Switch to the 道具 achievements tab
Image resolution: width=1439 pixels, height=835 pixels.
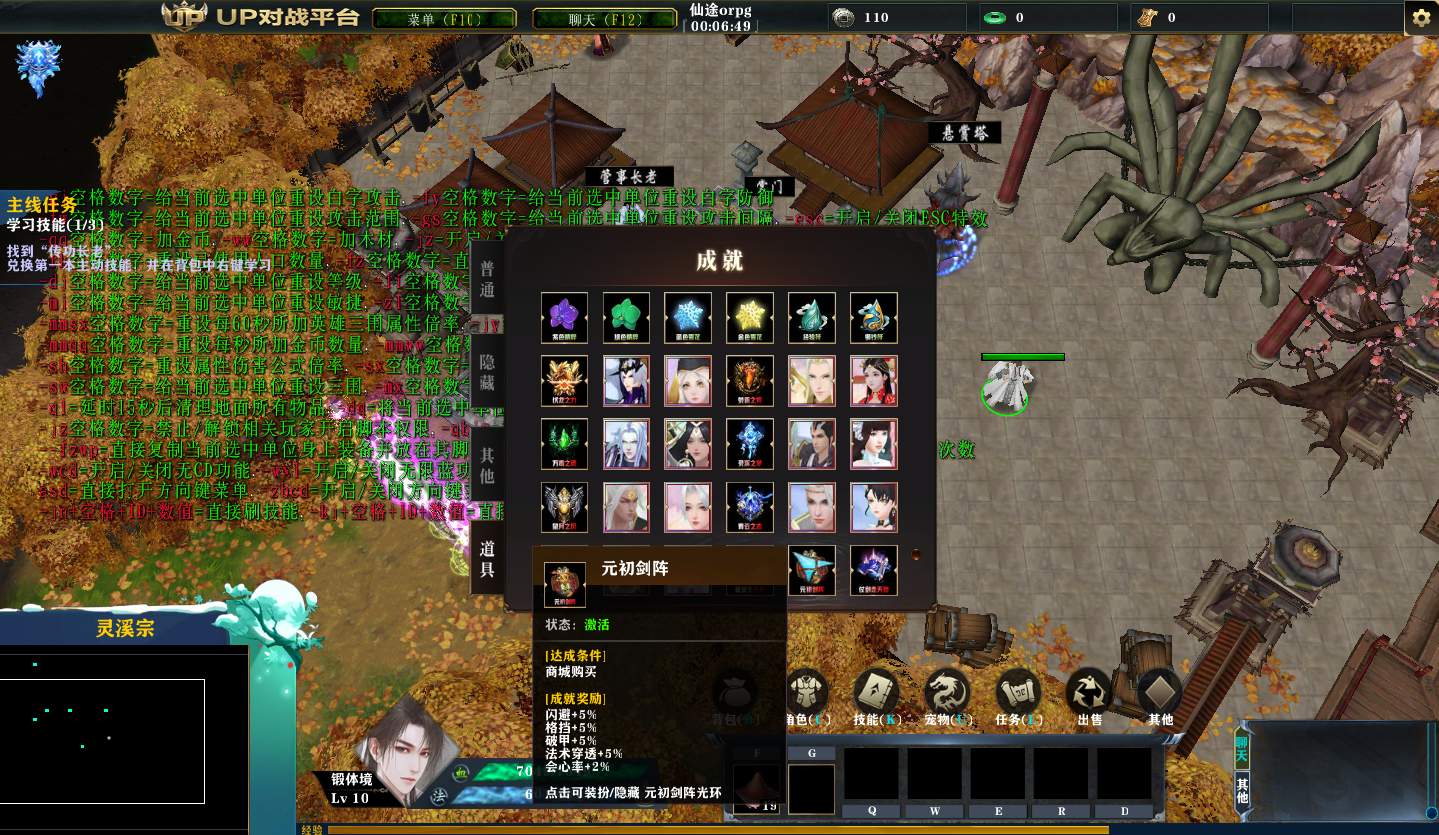pos(487,560)
